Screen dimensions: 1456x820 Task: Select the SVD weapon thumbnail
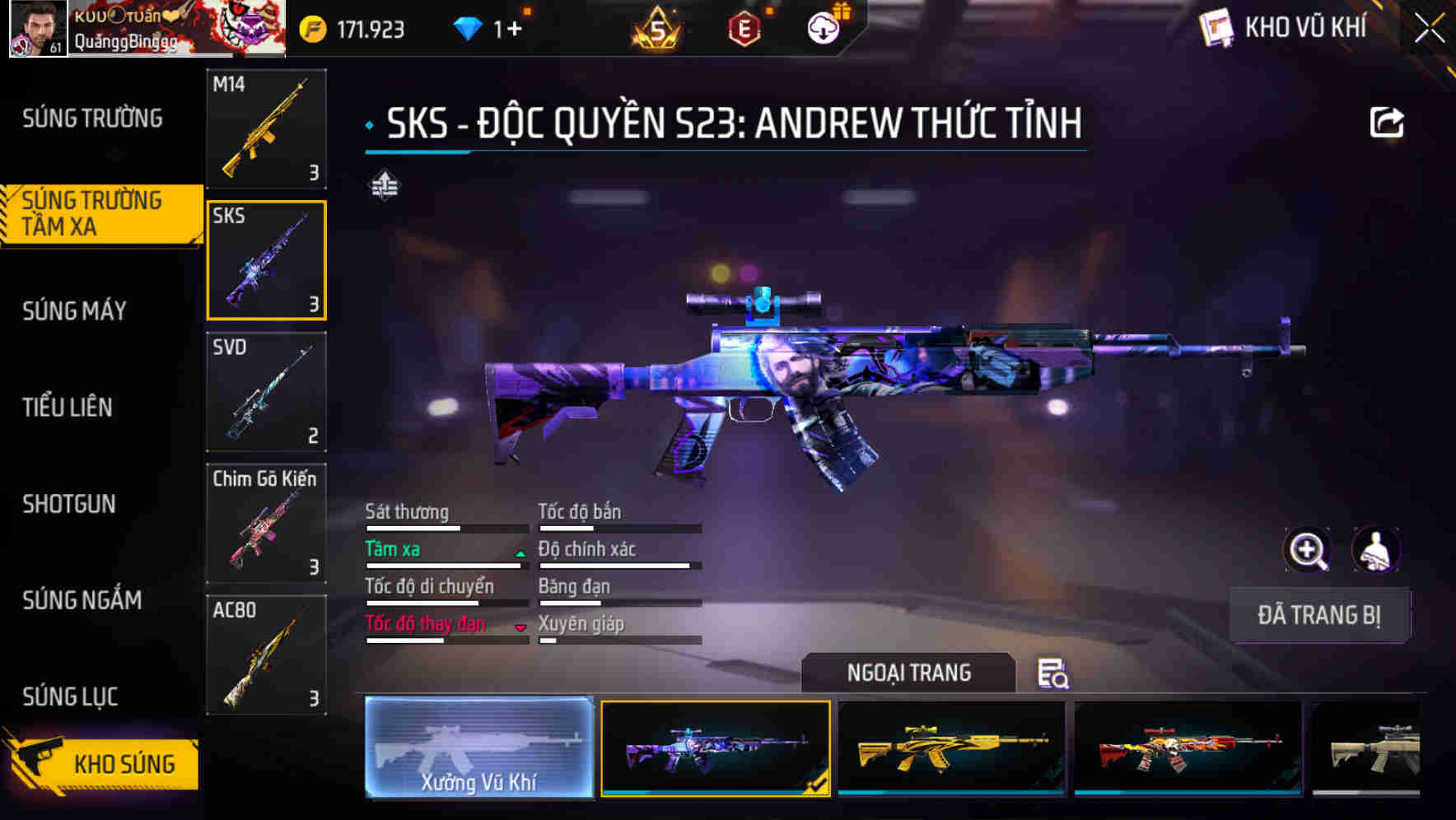tap(266, 393)
